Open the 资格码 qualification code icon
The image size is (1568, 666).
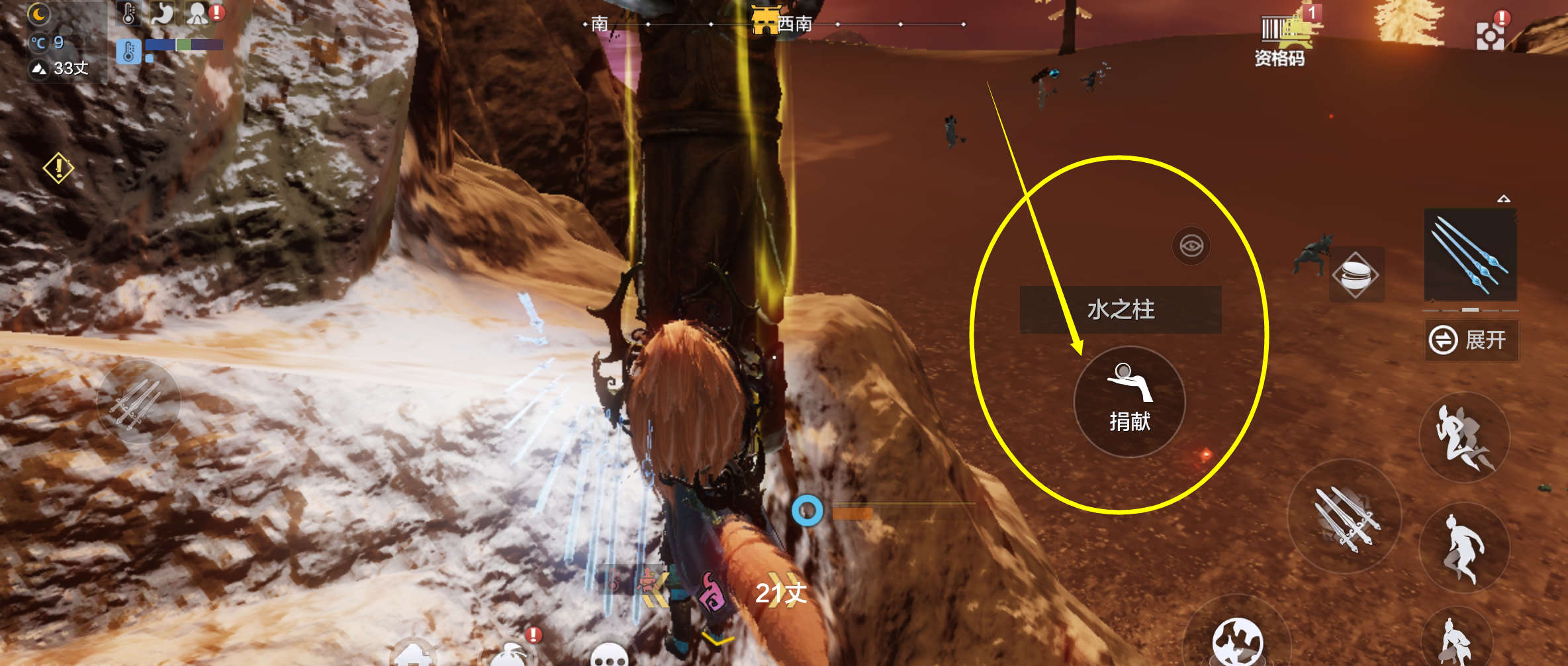(1280, 40)
